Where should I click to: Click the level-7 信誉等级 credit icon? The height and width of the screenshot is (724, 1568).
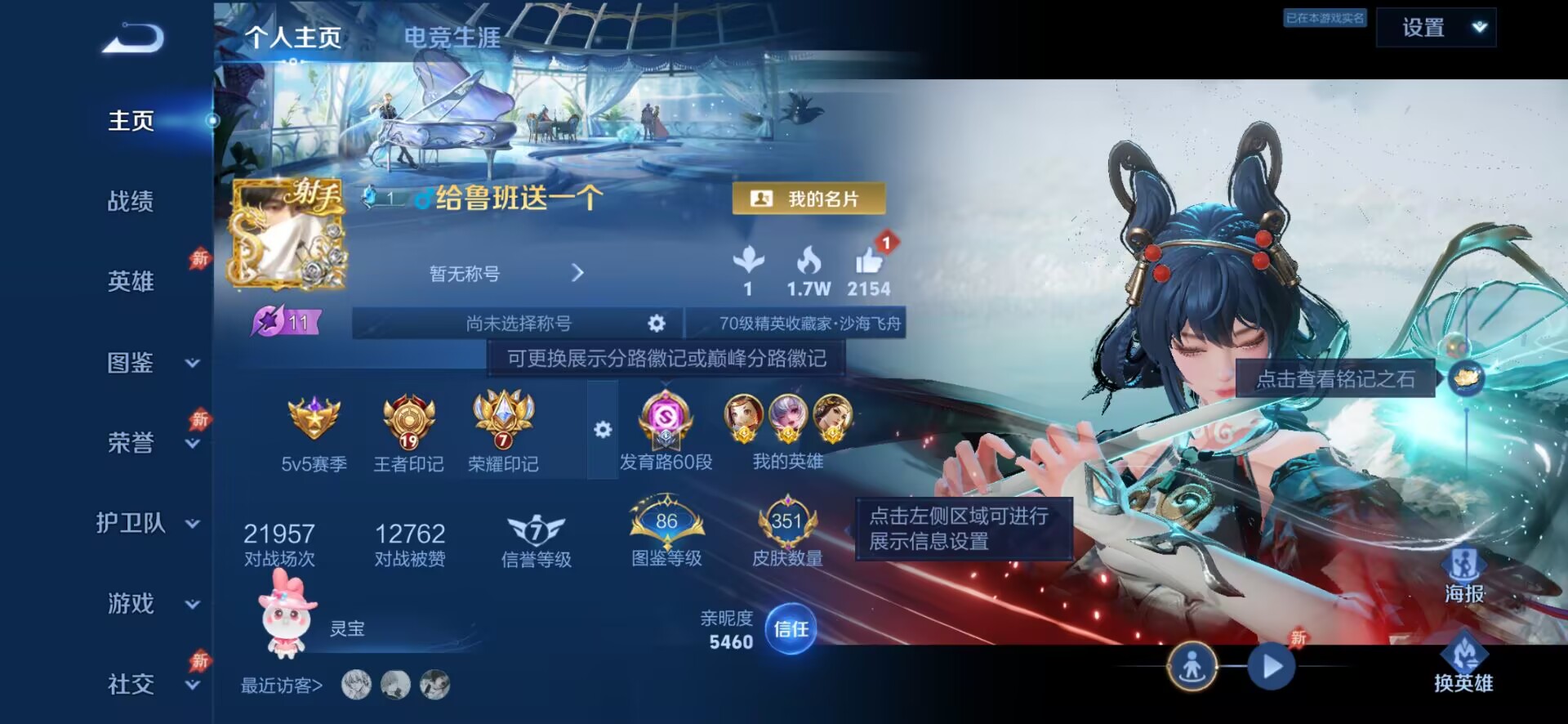(537, 527)
